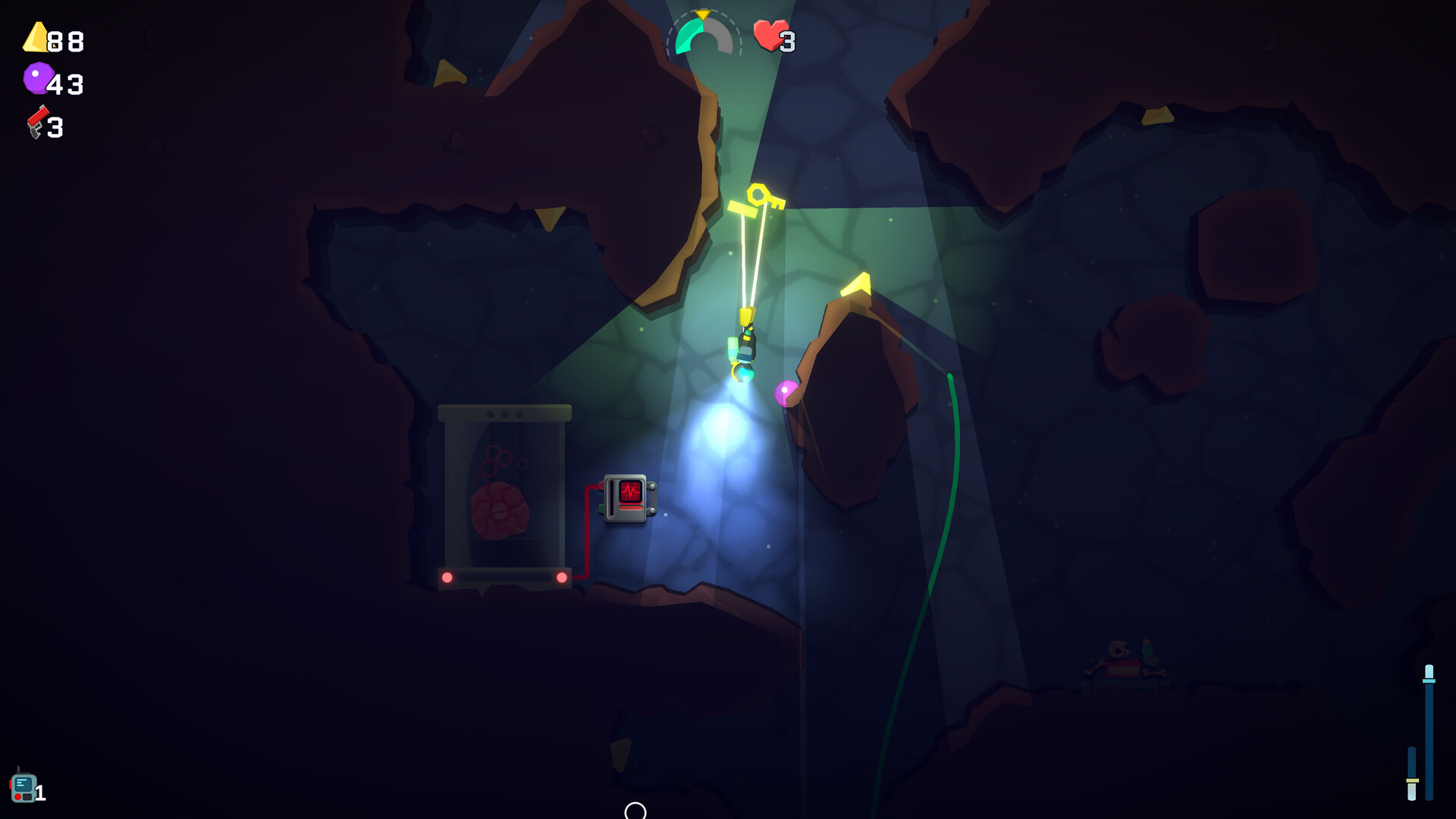Click the circular cursor indicator at bottom center
The image size is (1456, 819).
pos(634,813)
